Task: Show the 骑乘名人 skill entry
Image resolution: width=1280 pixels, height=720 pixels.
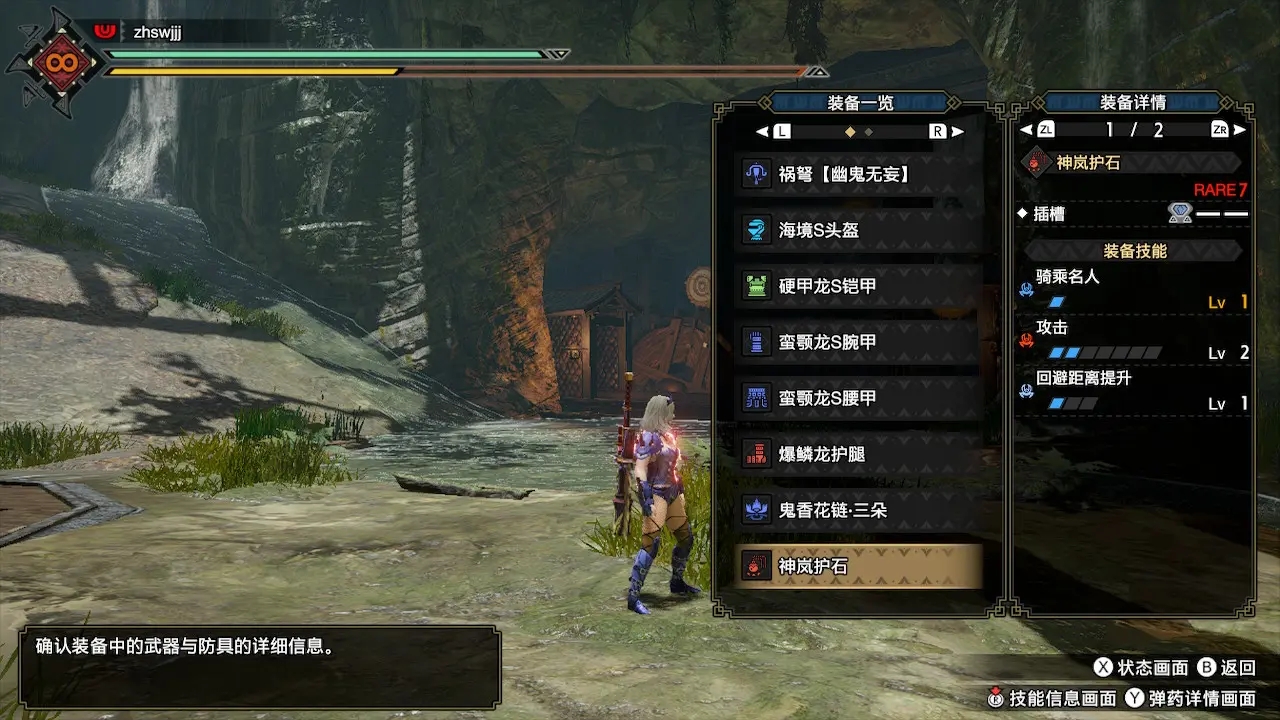Action: 1133,288
